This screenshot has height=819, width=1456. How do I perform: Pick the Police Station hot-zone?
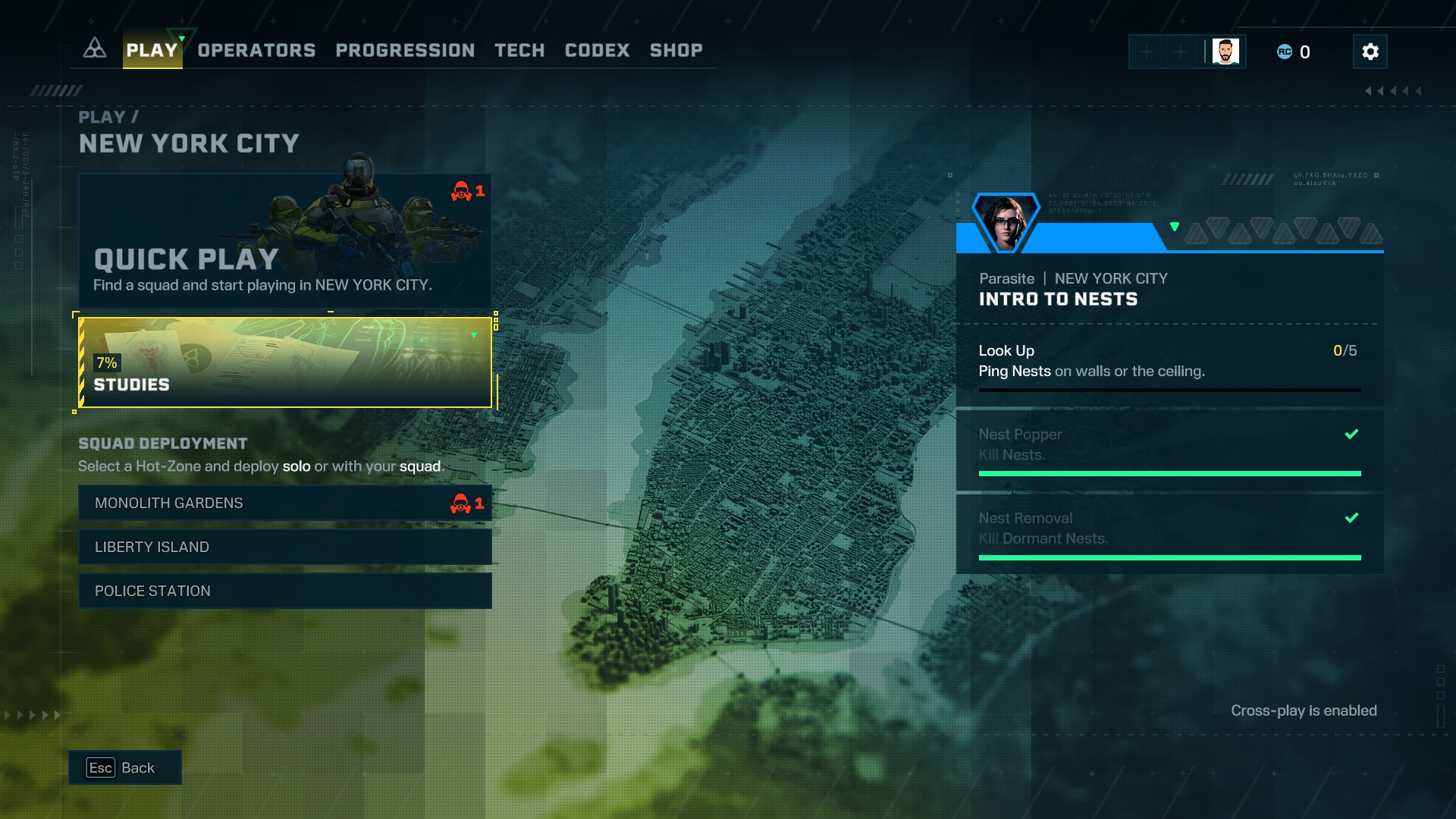click(284, 591)
